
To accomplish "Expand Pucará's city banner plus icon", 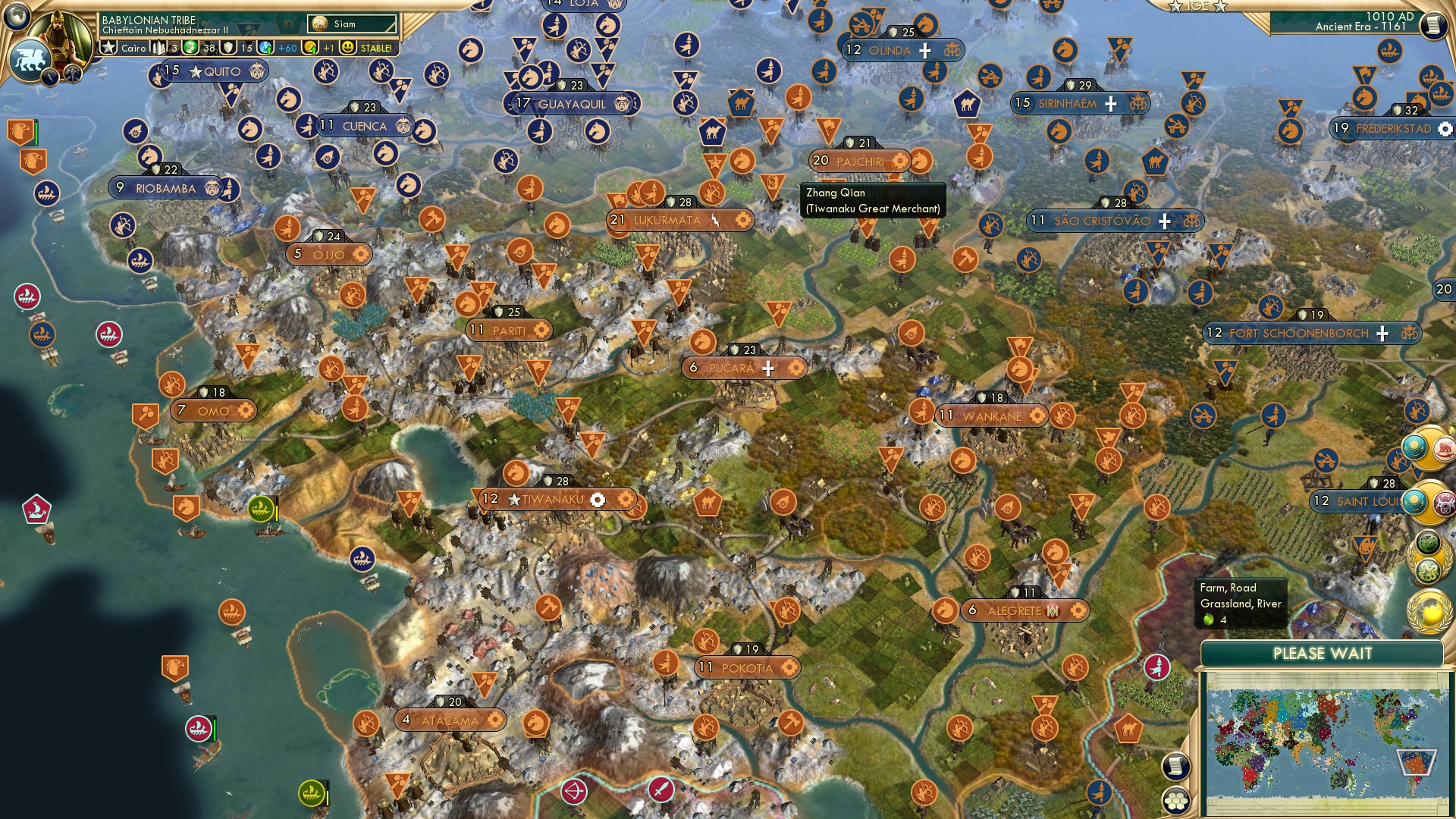I will pos(768,369).
